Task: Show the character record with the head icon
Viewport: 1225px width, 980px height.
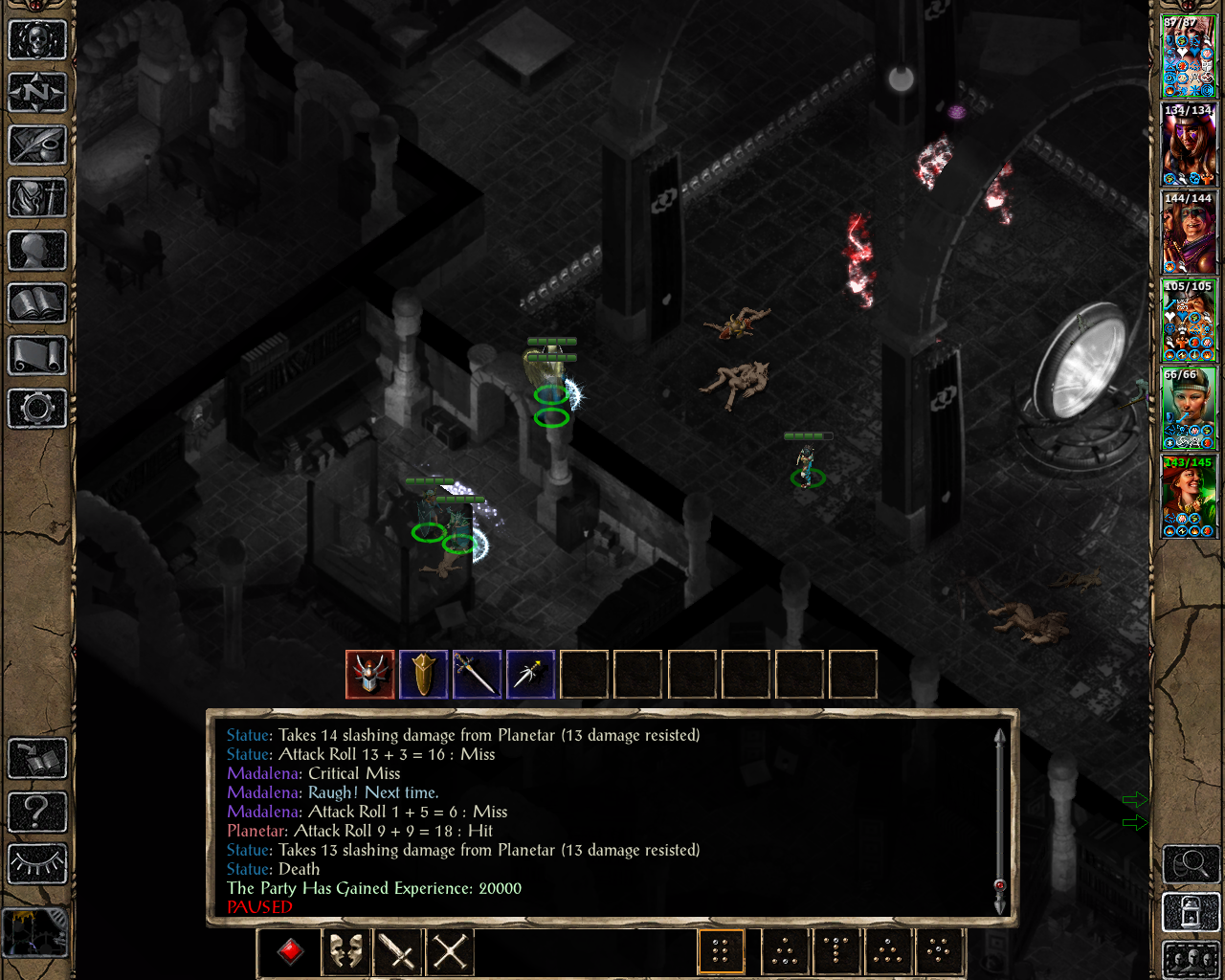Action: [x=37, y=251]
